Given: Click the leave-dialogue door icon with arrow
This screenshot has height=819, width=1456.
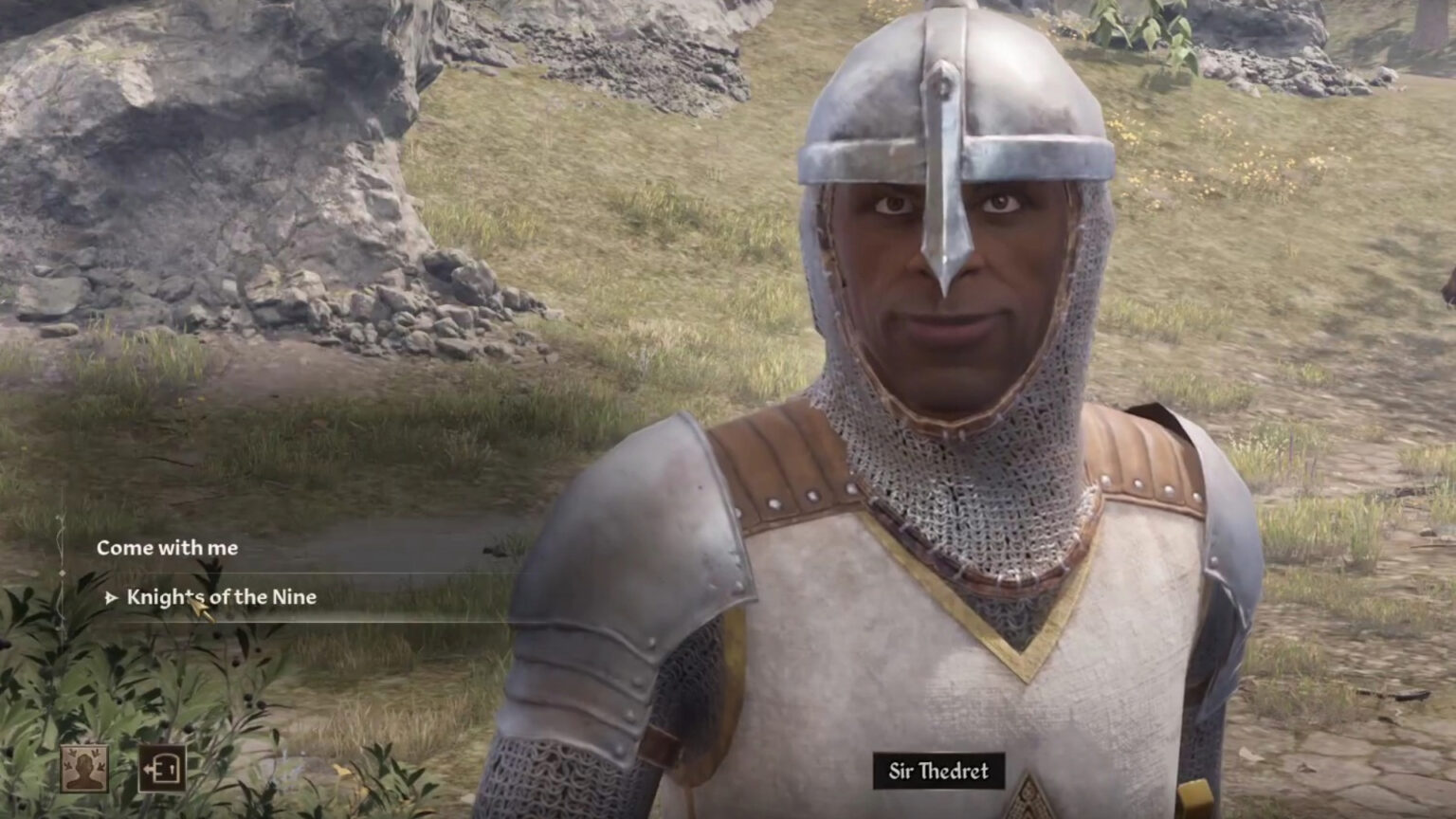Looking at the screenshot, I should pos(163,770).
